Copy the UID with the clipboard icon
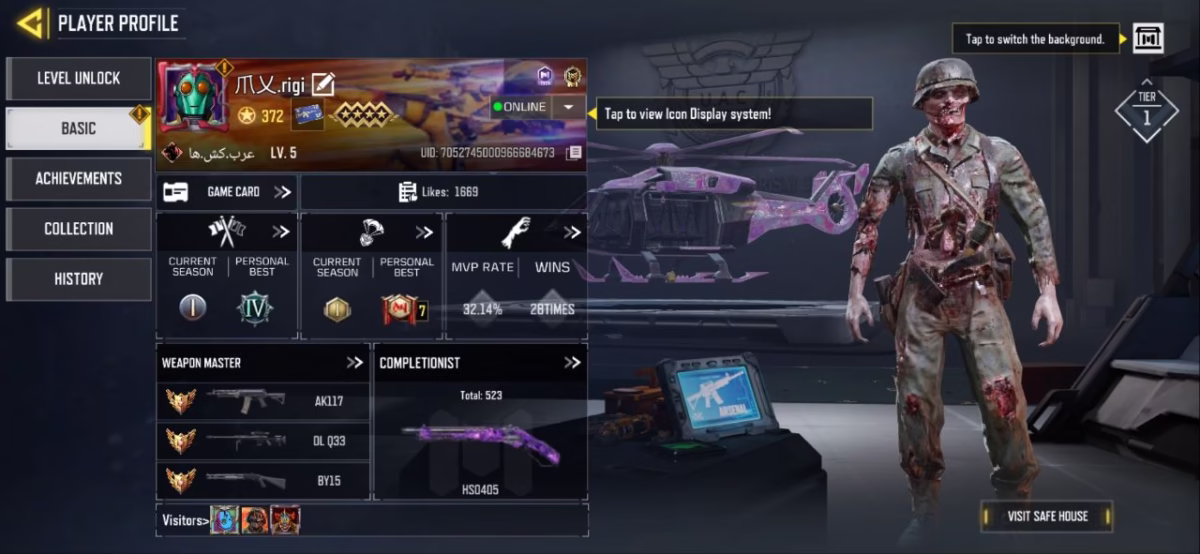The width and height of the screenshot is (1200, 554). pos(574,153)
